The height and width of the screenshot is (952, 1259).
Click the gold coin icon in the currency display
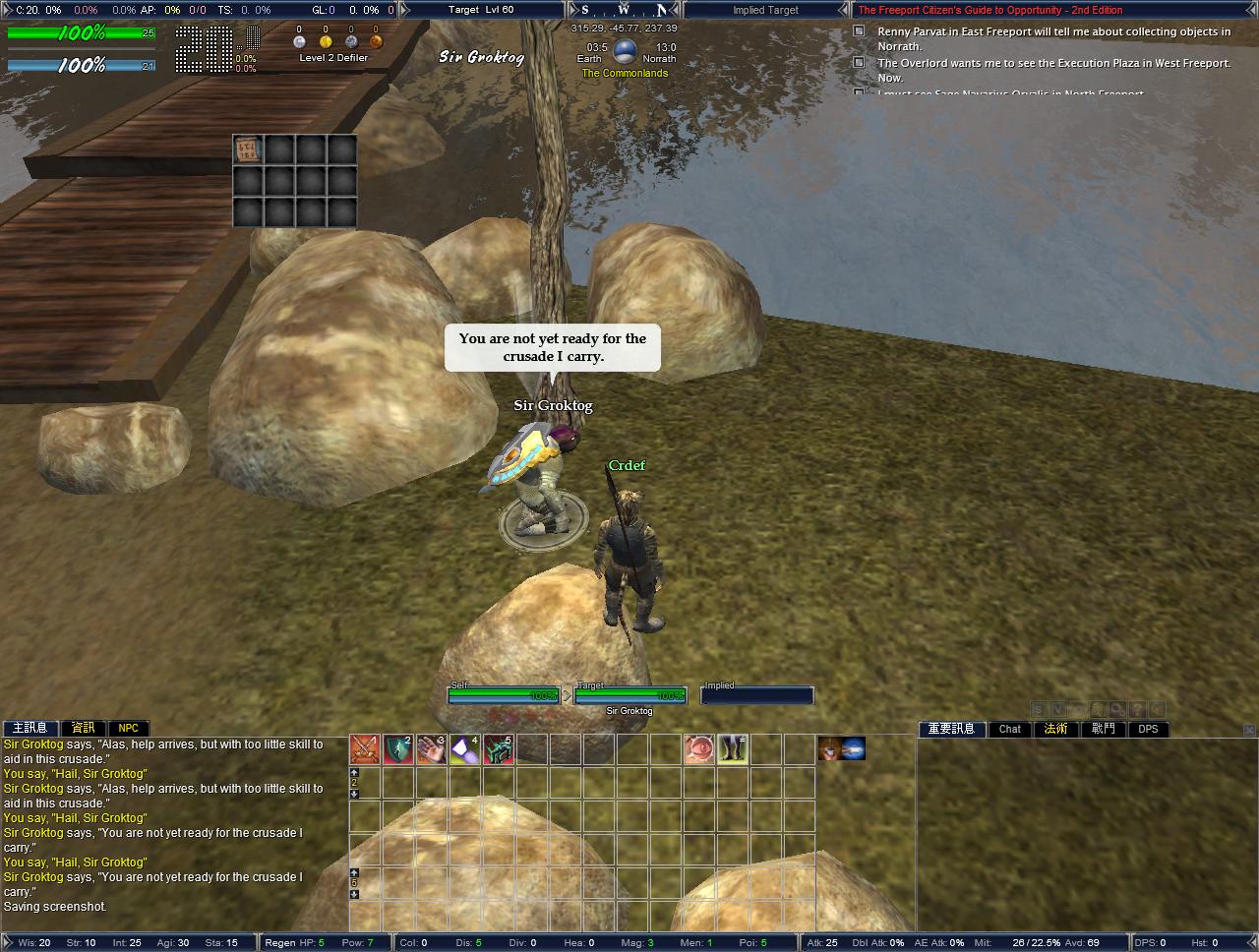326,42
